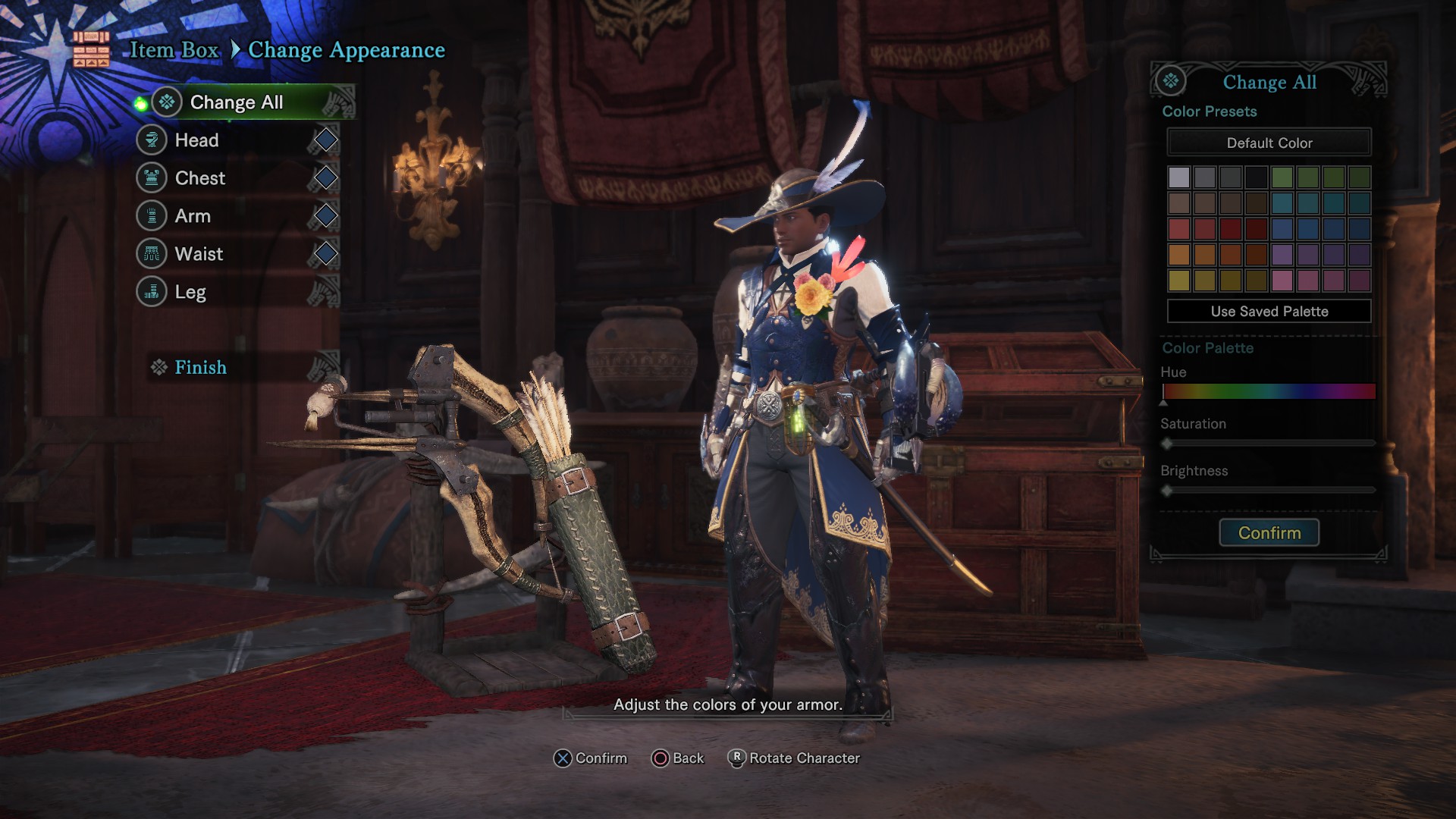Click Finish to end appearance editing
The width and height of the screenshot is (1456, 819).
click(x=200, y=368)
